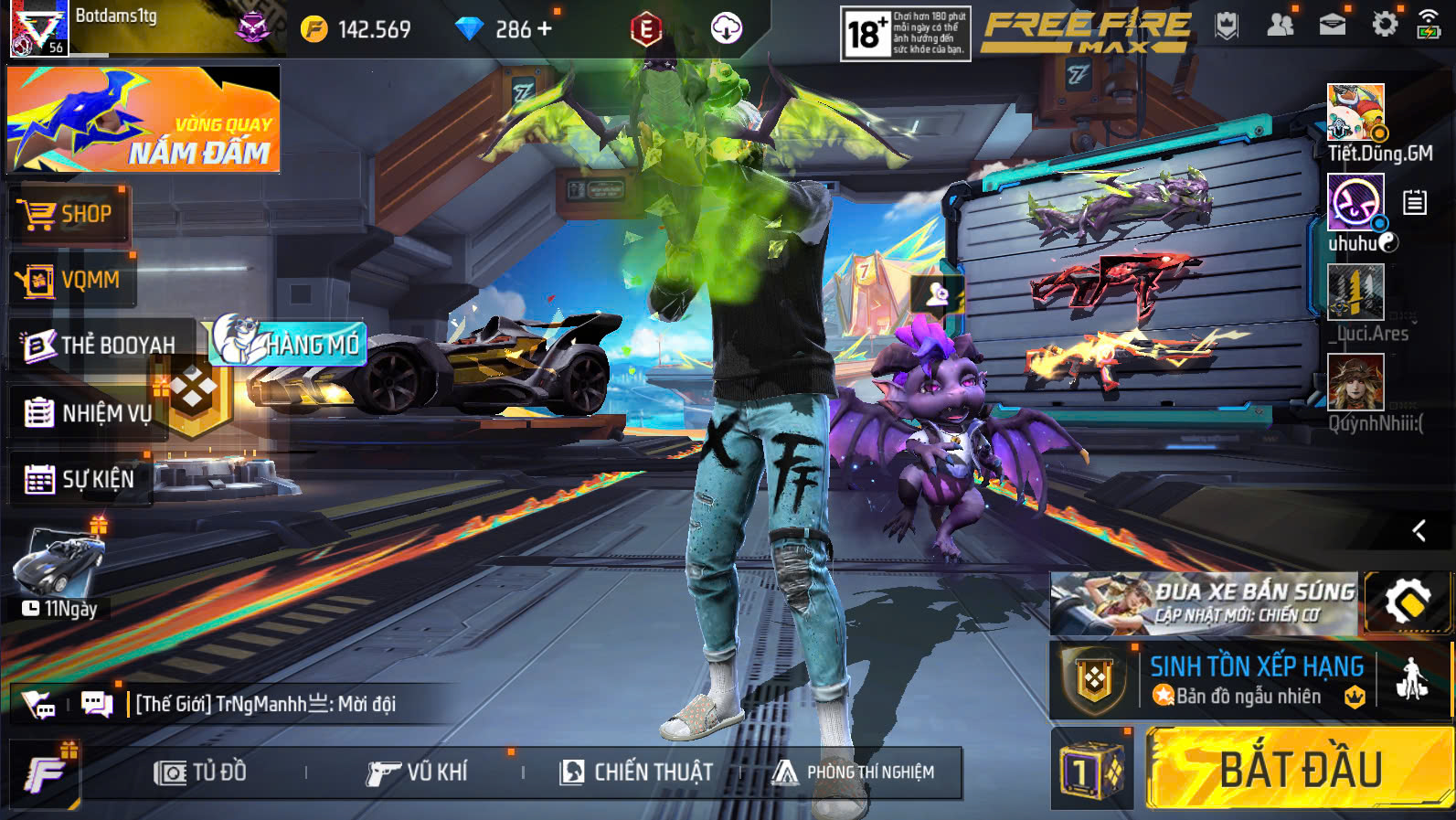Open the SHOP menu

tap(69, 215)
